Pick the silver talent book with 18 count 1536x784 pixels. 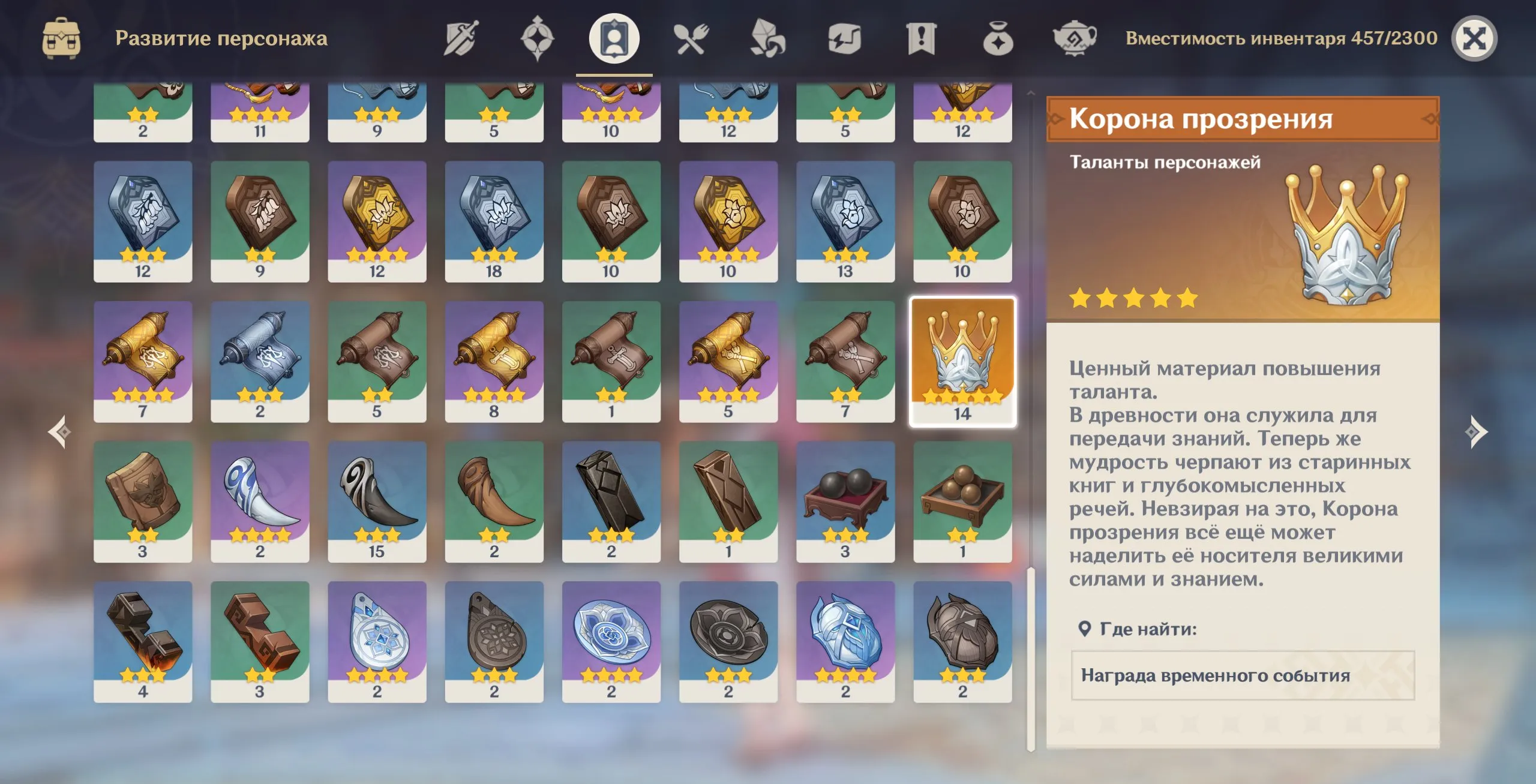[494, 221]
